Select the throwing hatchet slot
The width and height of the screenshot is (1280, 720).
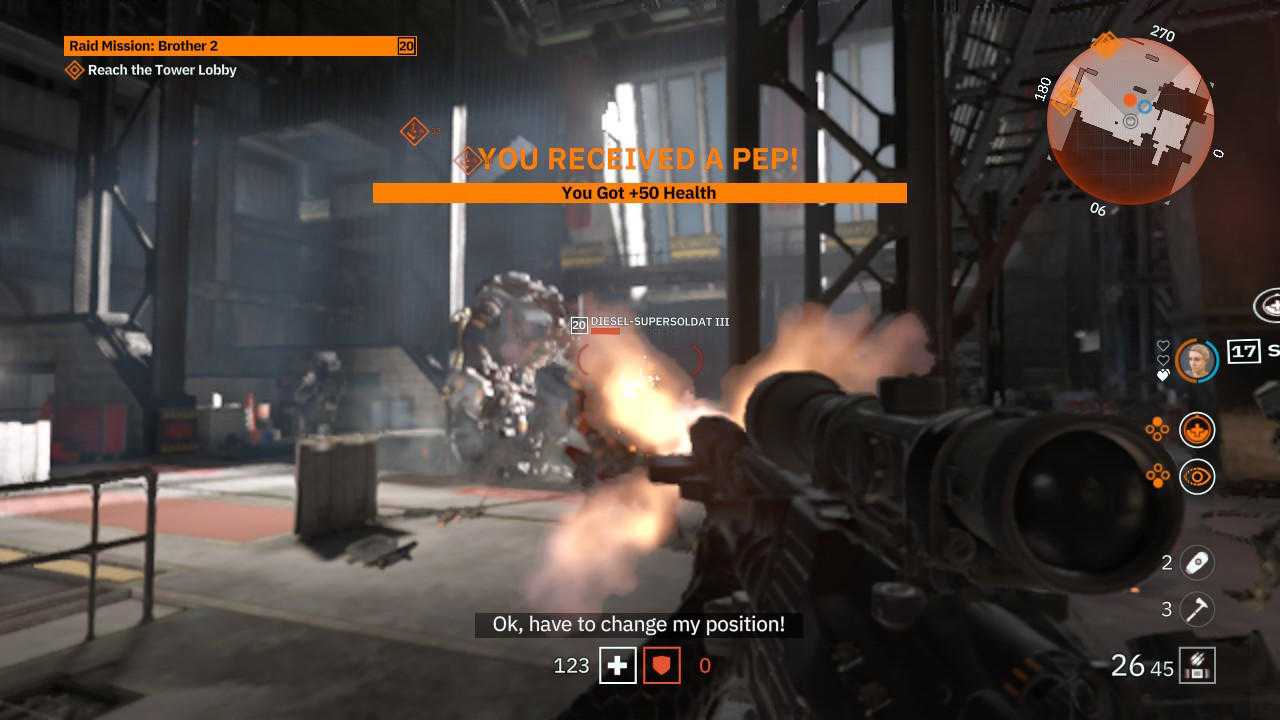(1197, 609)
